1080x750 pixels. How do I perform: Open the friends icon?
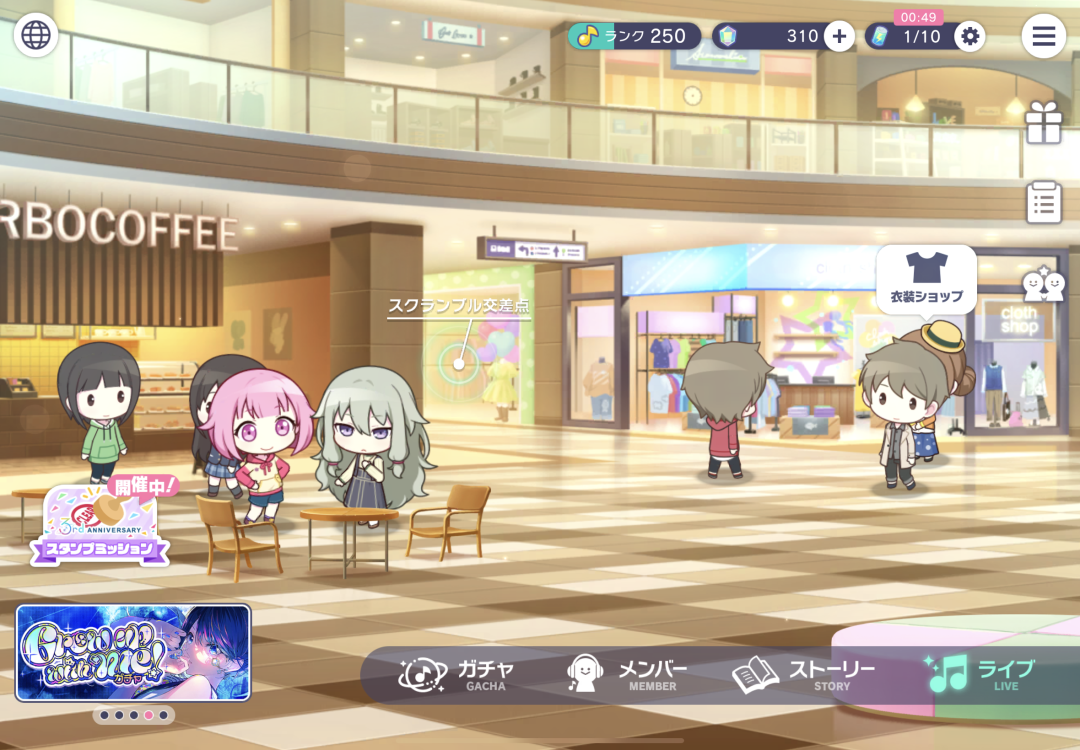click(1043, 285)
